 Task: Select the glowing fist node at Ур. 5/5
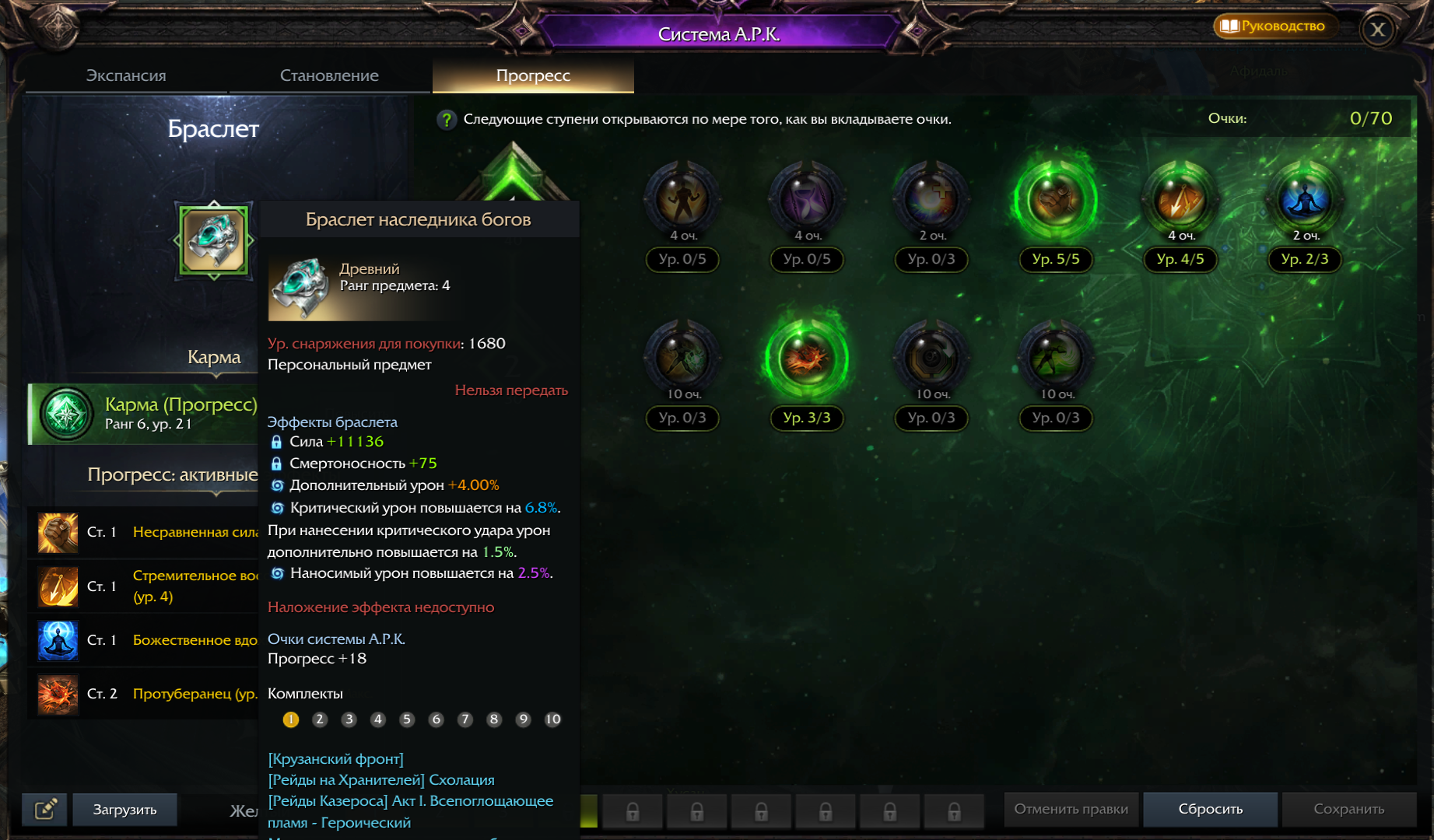(1056, 201)
